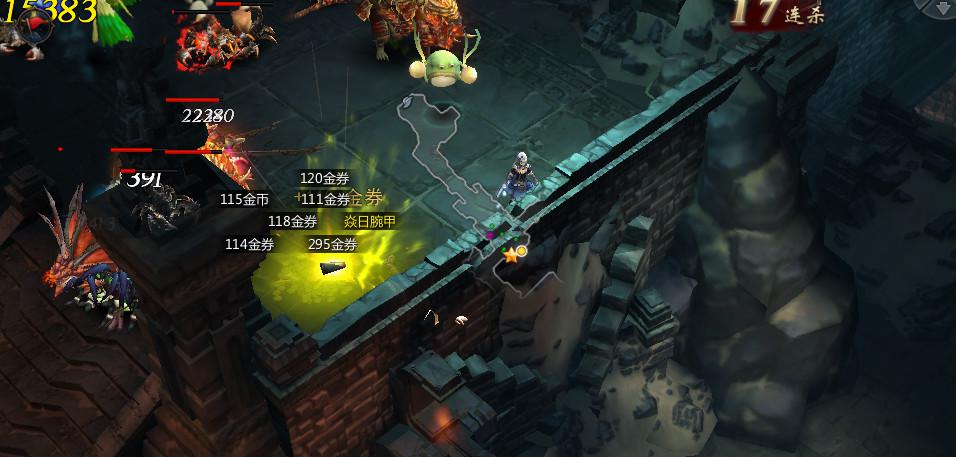Collect the 295金券 drop label
956x457 pixels.
tap(332, 244)
